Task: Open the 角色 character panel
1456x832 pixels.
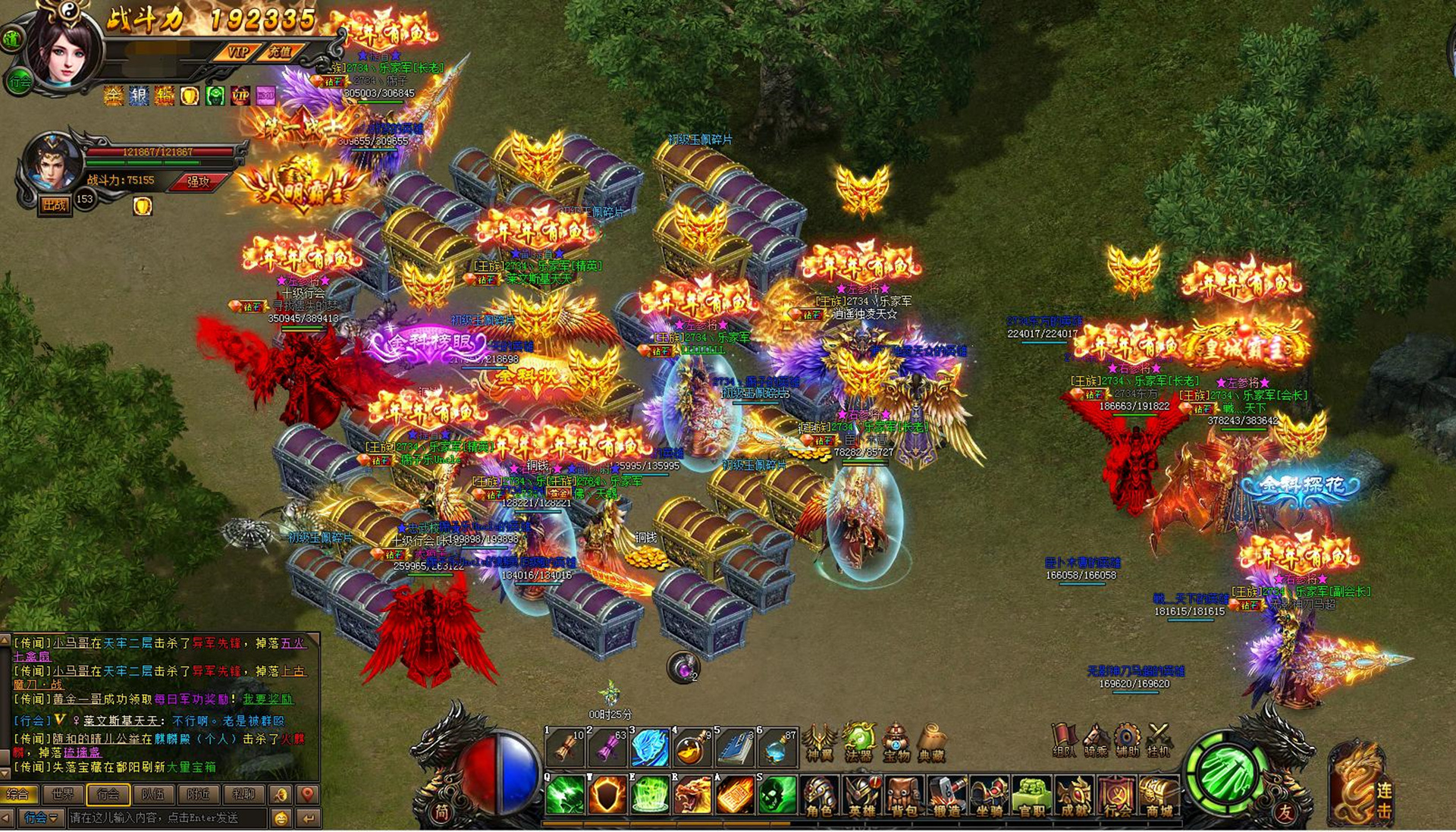Action: pos(819,797)
